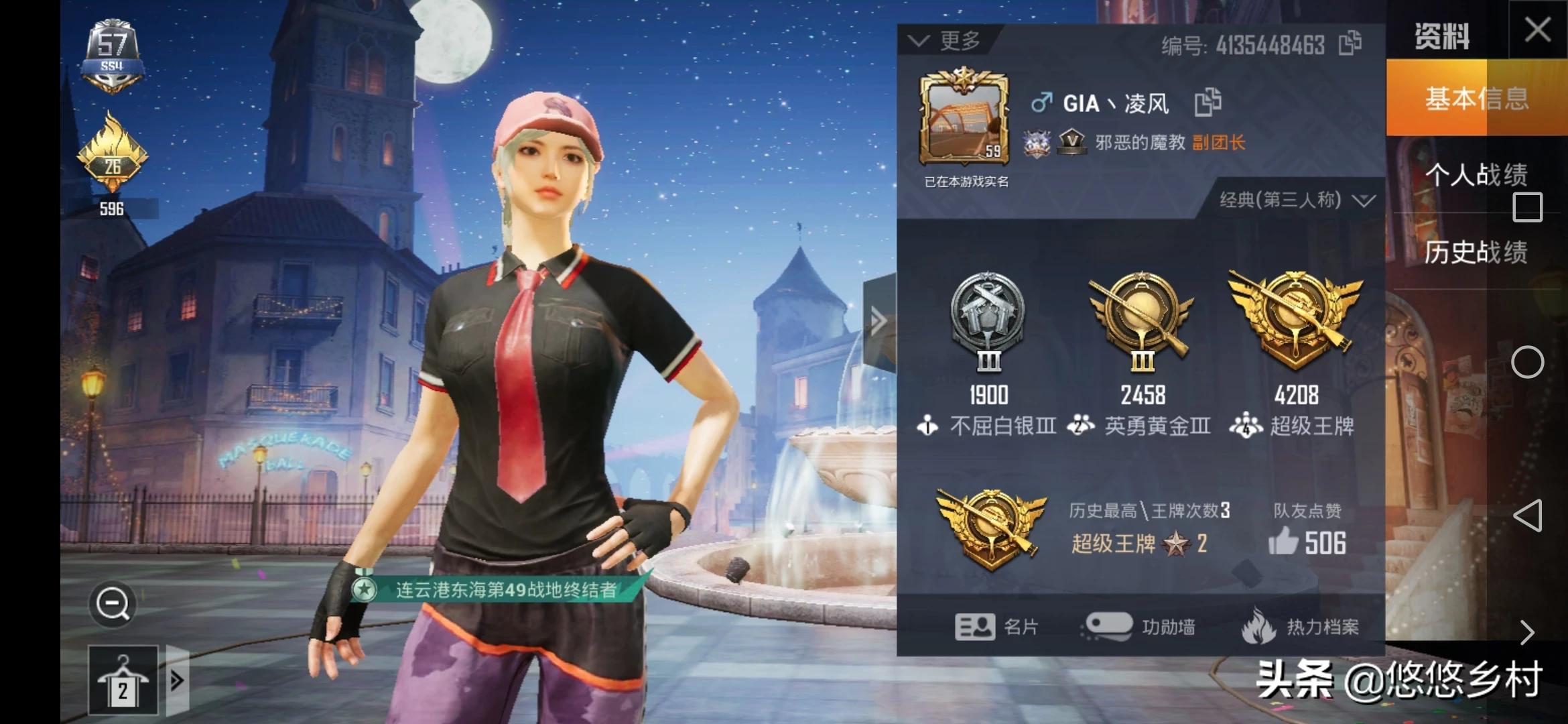Collapse the profile panel with side arrow
The width and height of the screenshot is (1568, 724).
coord(878,321)
